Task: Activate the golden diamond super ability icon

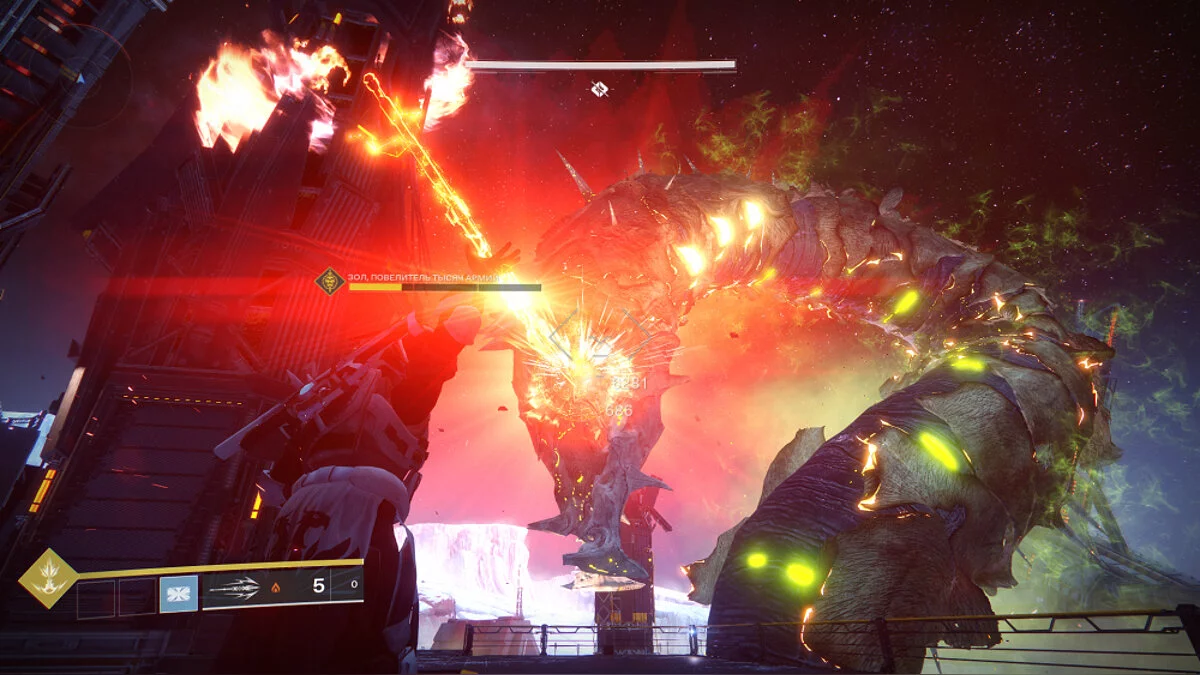Action: 48,579
